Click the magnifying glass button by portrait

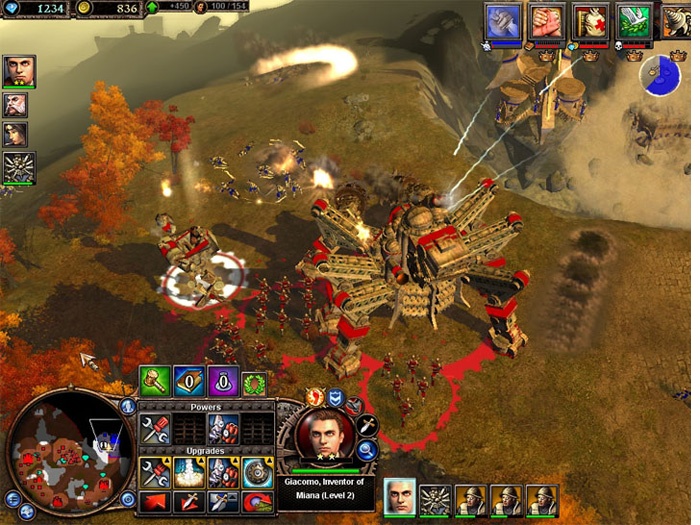click(x=366, y=451)
